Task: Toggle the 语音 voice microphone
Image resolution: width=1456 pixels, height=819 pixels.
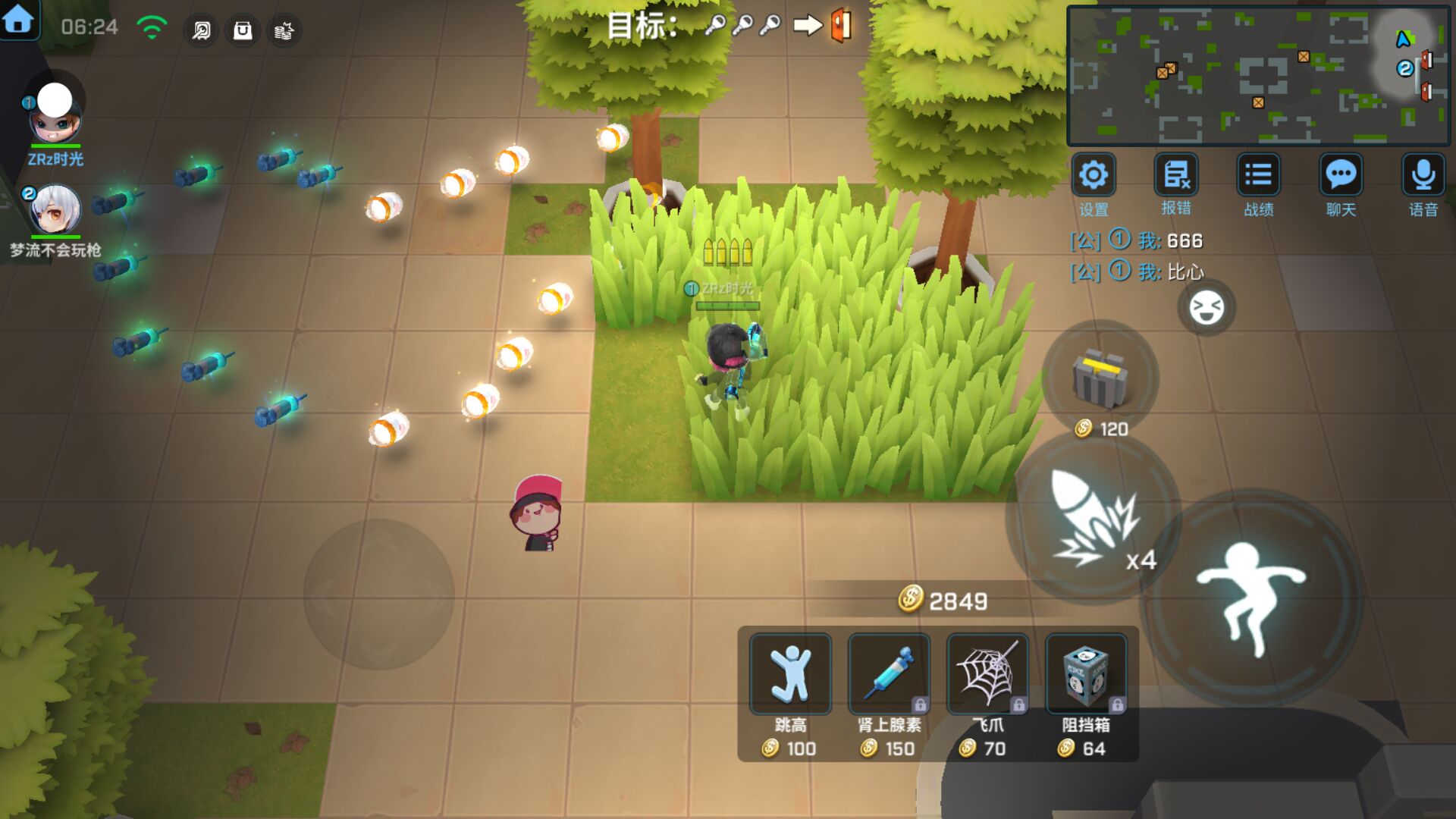Action: point(1423,176)
